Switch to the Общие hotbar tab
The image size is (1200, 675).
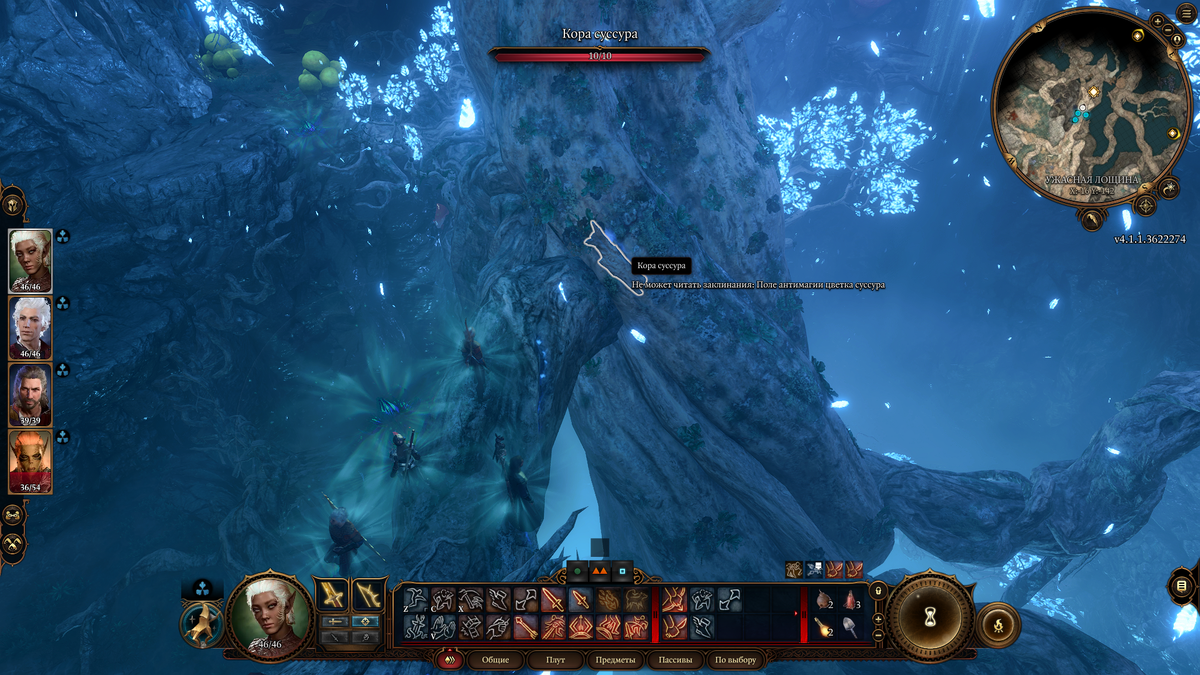[x=495, y=660]
